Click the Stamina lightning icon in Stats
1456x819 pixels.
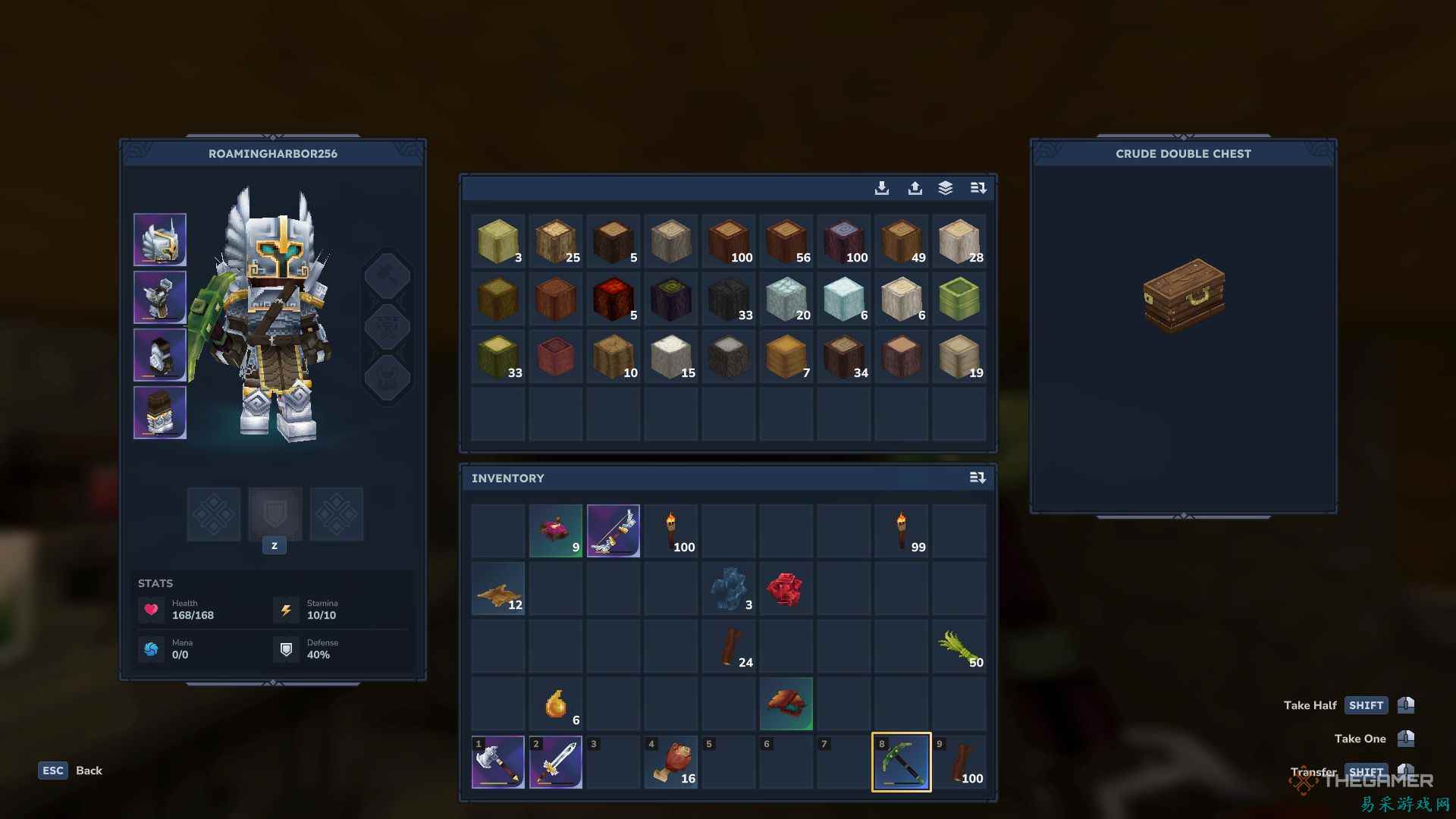(286, 609)
